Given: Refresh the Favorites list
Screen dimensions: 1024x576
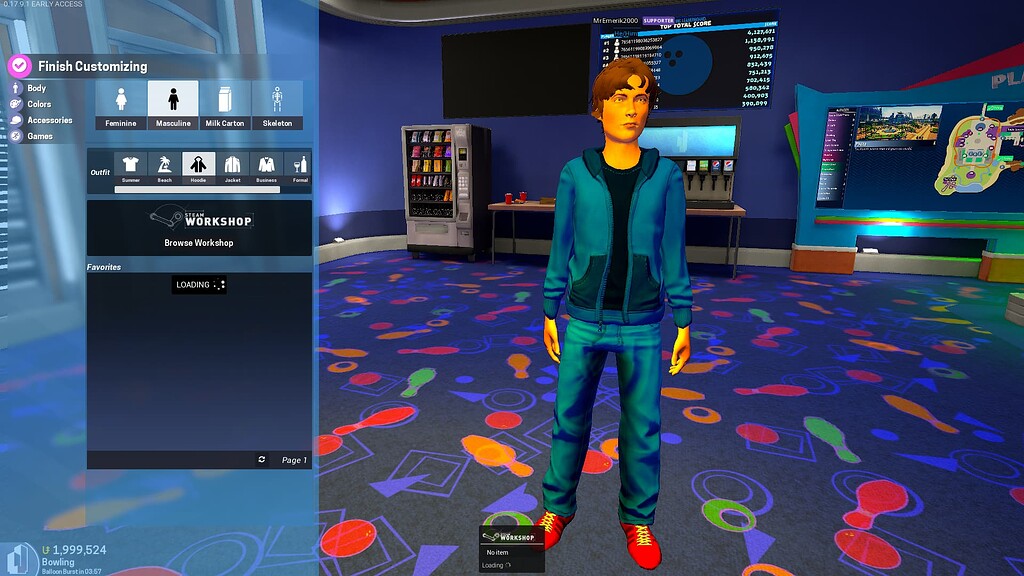Looking at the screenshot, I should [x=262, y=459].
